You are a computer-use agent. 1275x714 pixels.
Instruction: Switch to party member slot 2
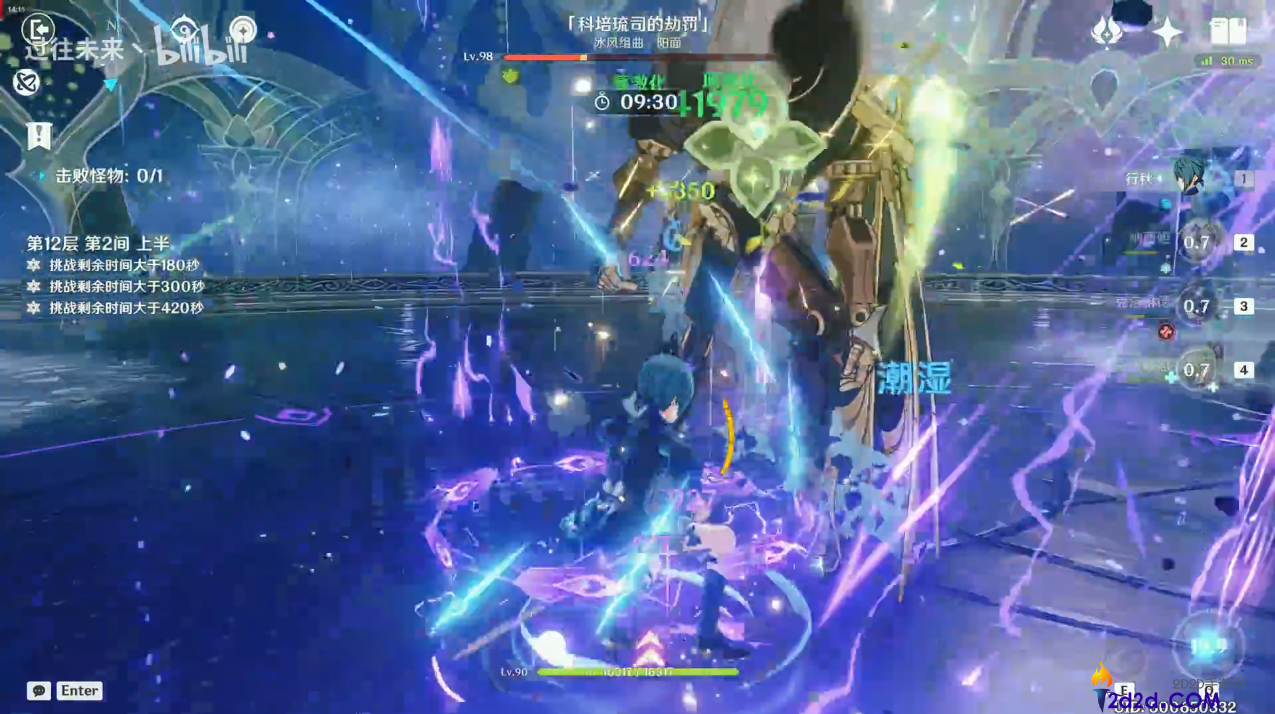(x=1197, y=242)
